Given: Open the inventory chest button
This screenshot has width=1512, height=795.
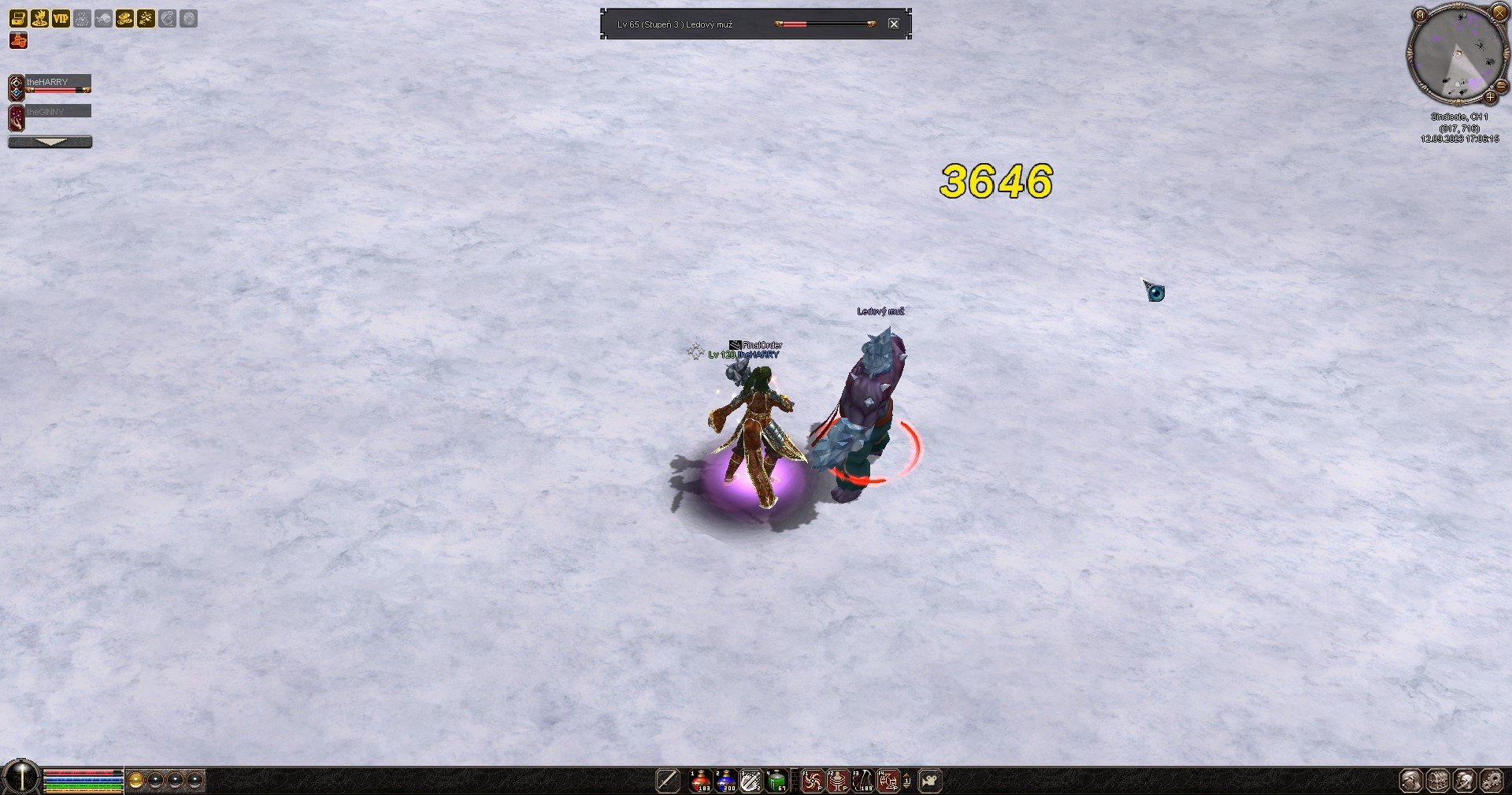Looking at the screenshot, I should [x=1438, y=781].
